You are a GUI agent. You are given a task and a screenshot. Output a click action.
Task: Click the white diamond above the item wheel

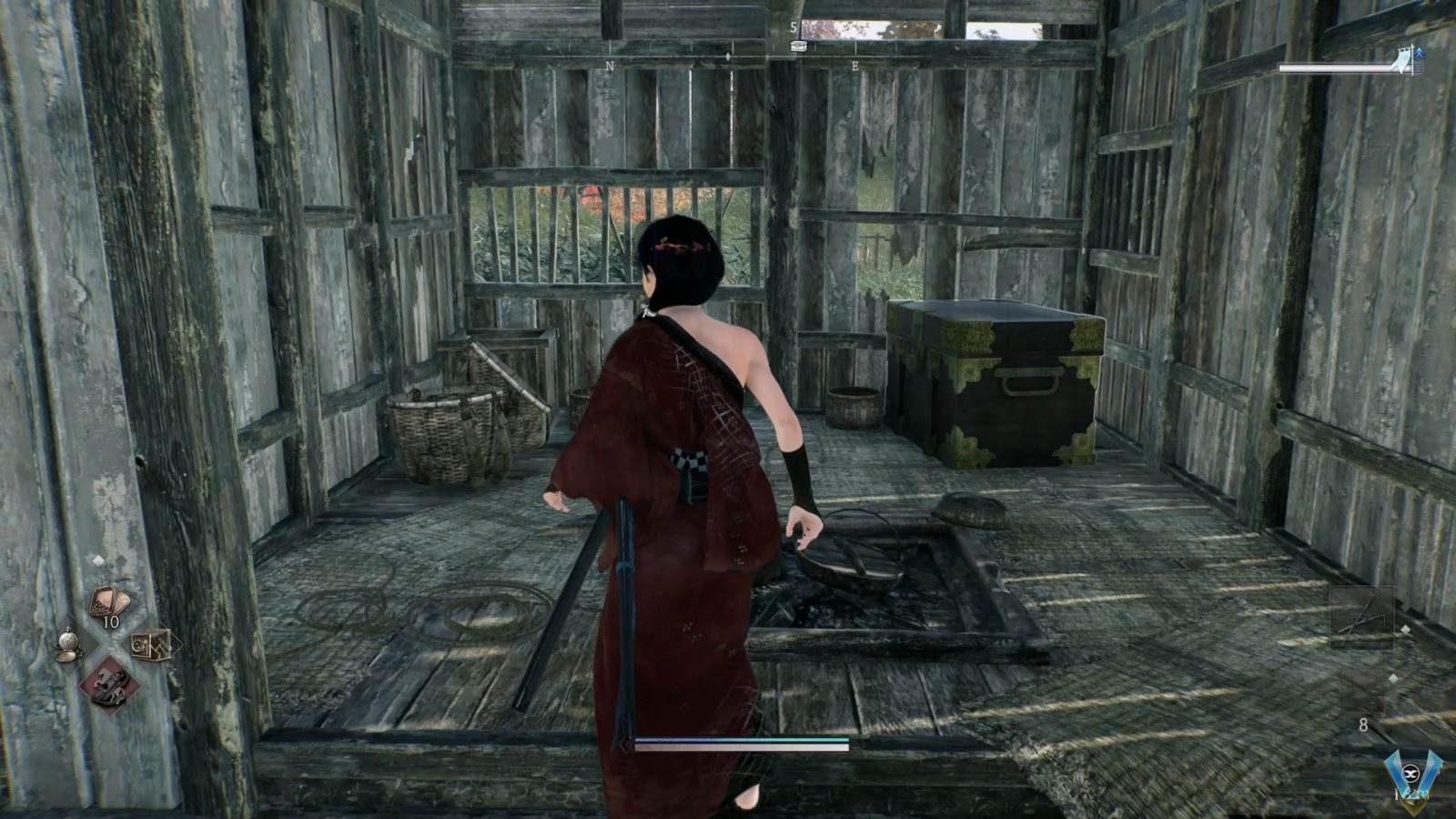[x=99, y=560]
